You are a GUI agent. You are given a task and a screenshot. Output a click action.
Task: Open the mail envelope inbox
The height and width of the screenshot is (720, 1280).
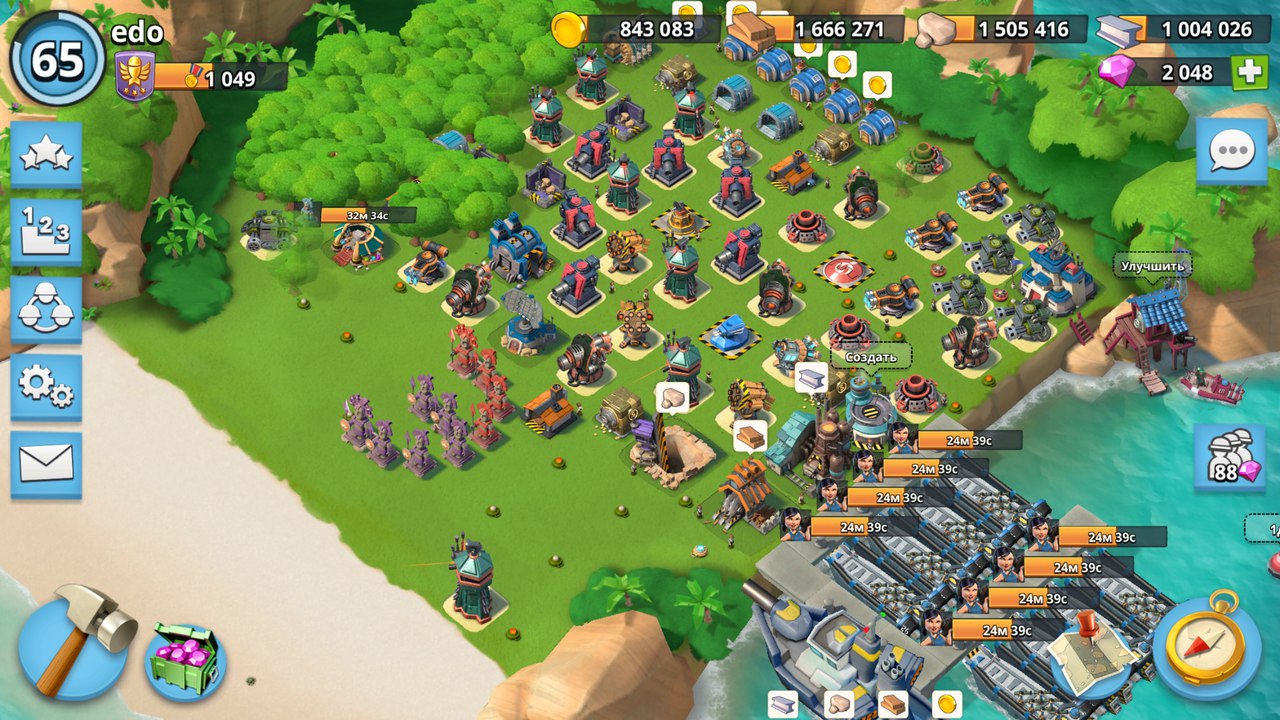pos(46,464)
